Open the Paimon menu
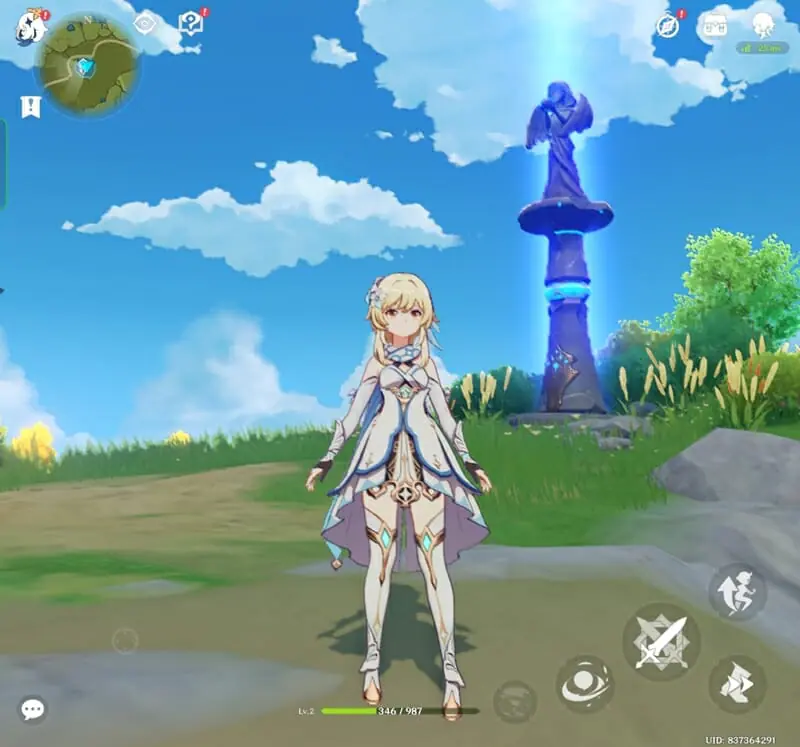The height and width of the screenshot is (747, 800). point(29,27)
